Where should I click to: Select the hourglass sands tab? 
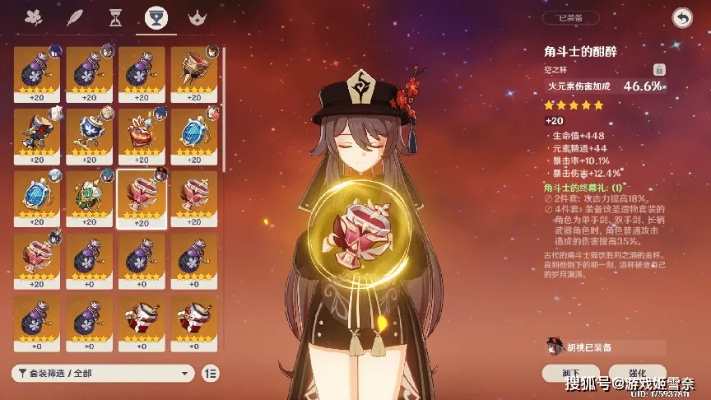pyautogui.click(x=114, y=18)
